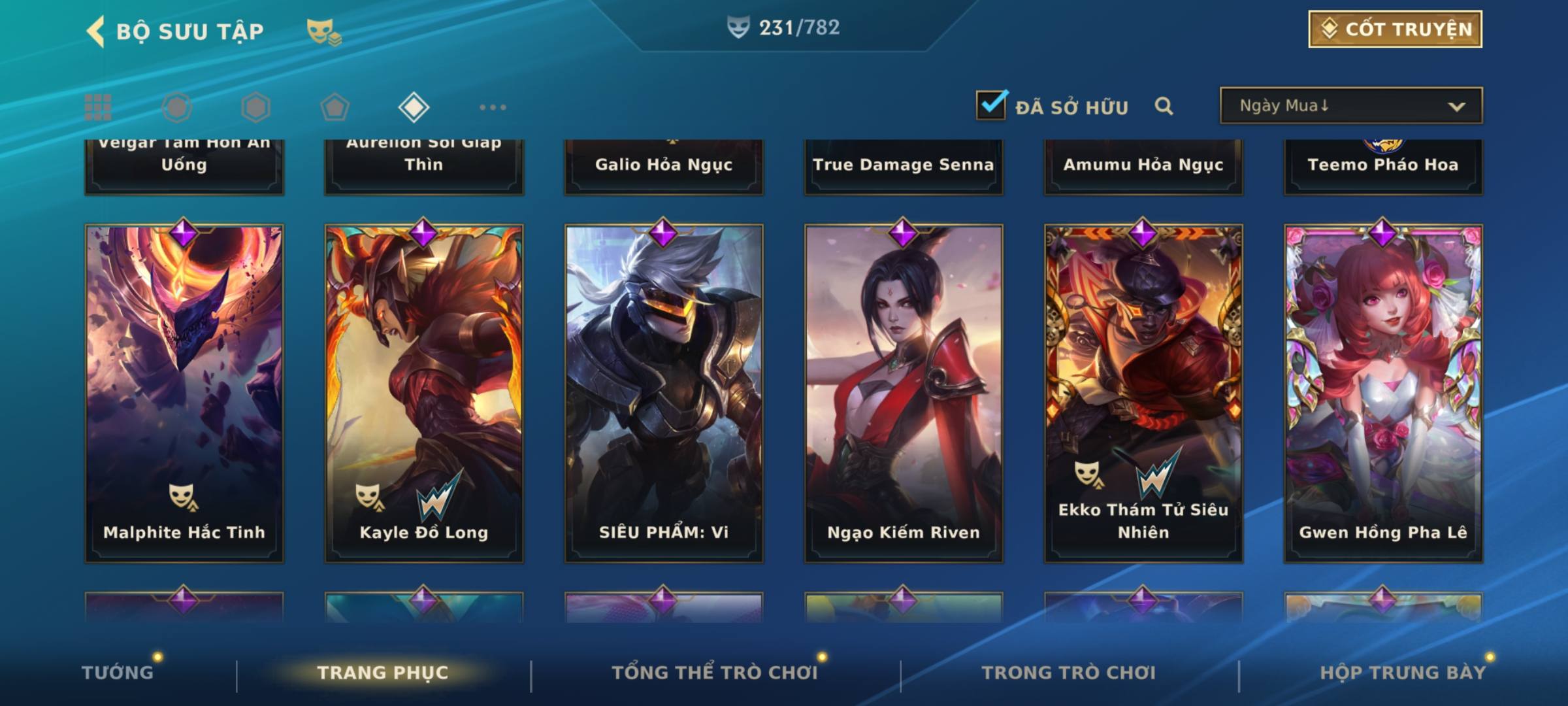Image resolution: width=1568 pixels, height=706 pixels.
Task: Go back from Bộ Sưu Tập
Action: pos(97,31)
